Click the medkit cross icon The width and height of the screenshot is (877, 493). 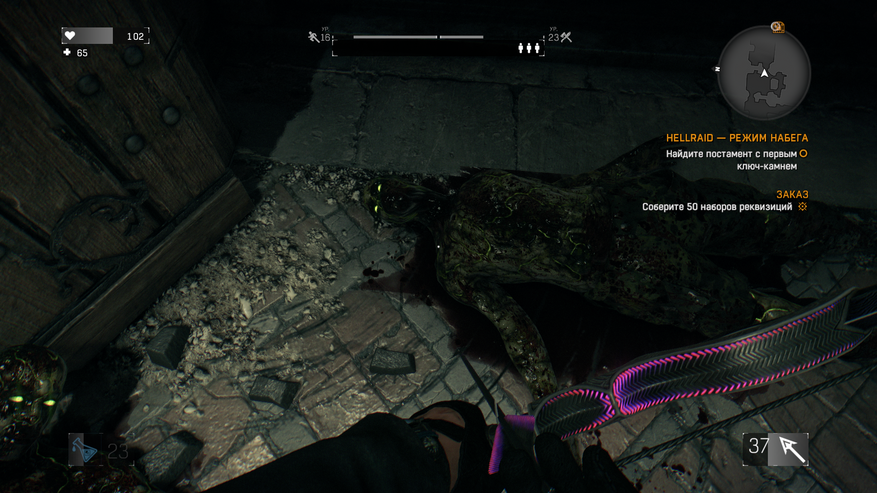click(67, 53)
